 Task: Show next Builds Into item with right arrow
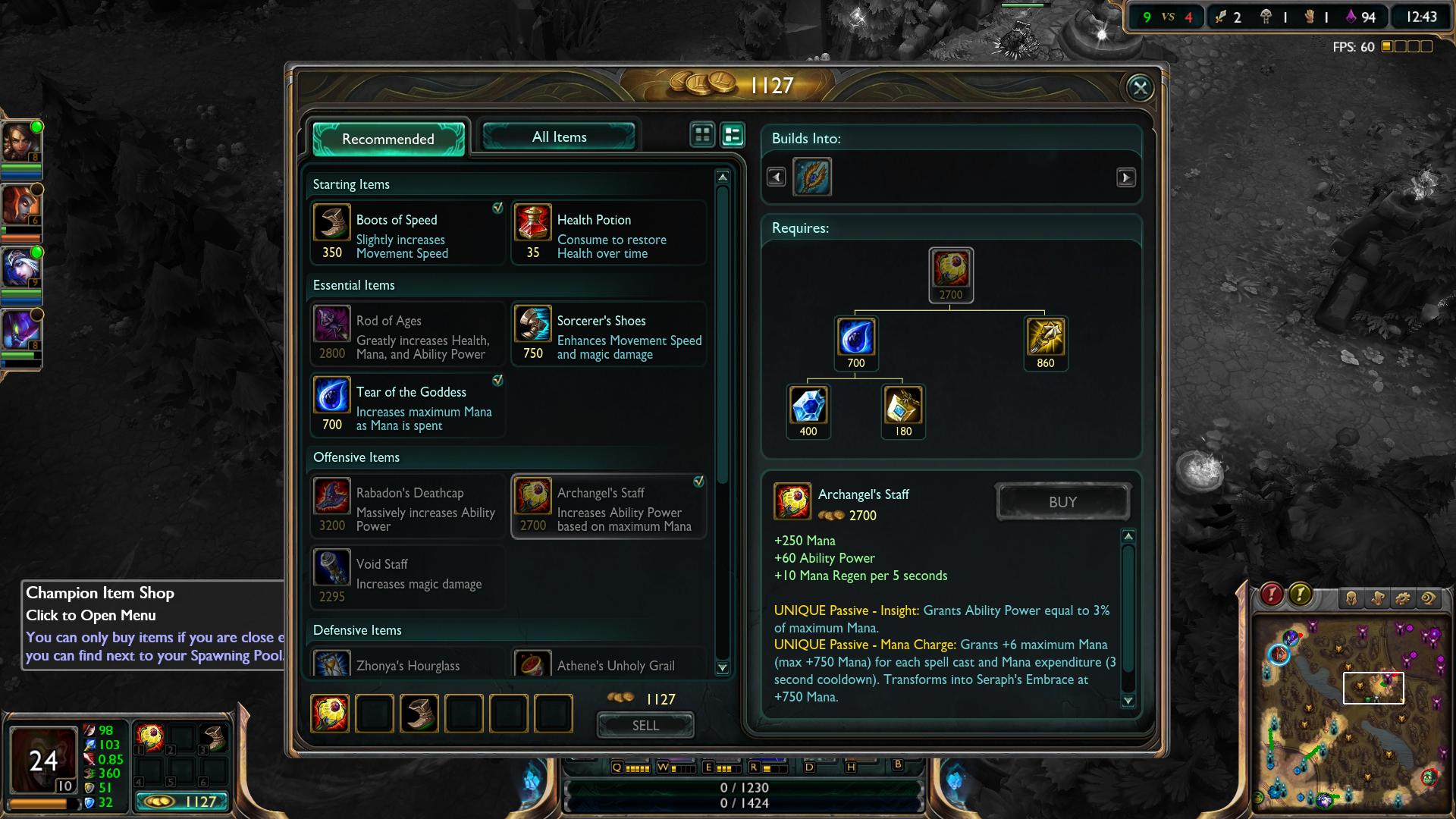(1126, 177)
